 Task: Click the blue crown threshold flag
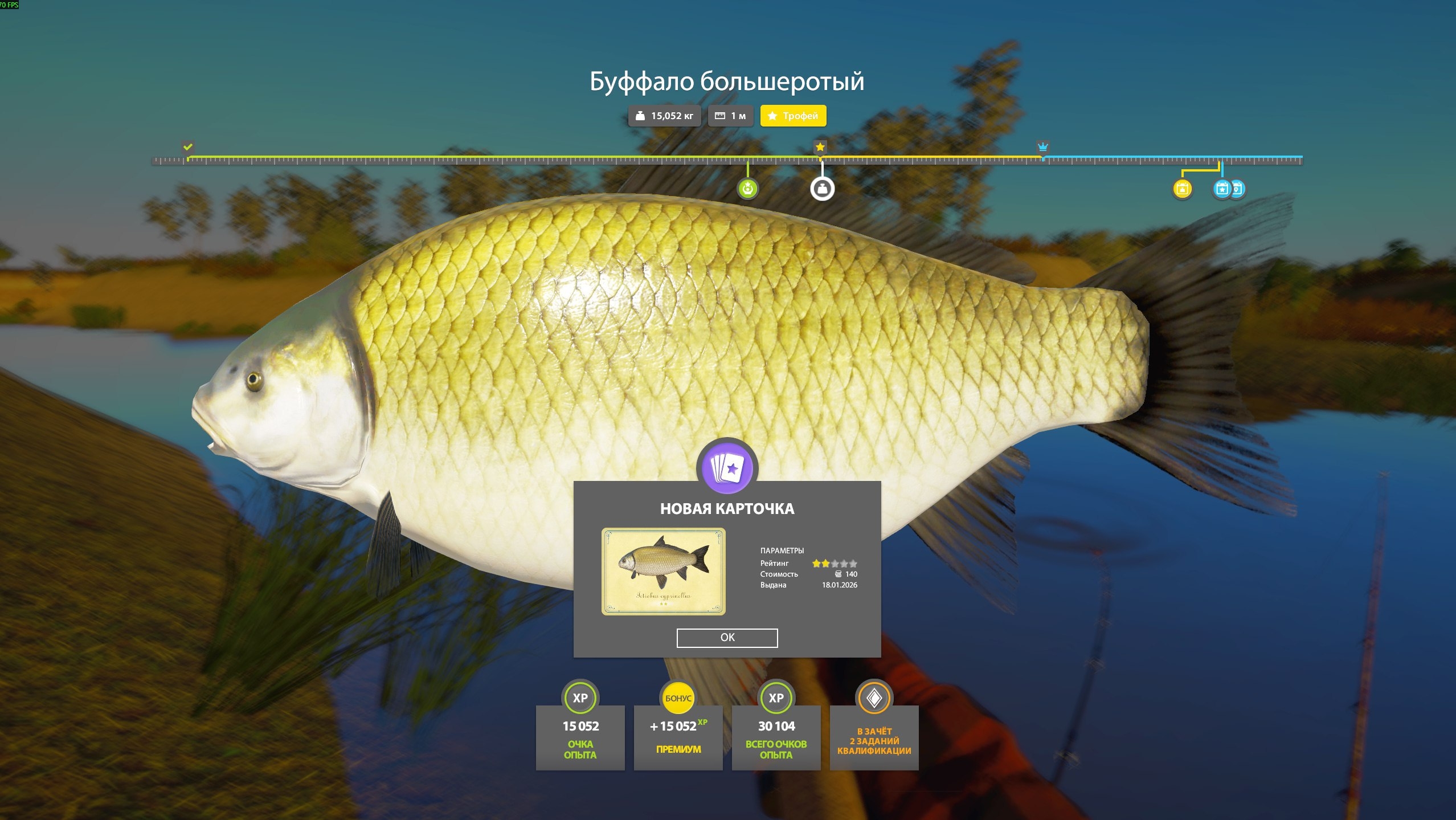(x=1042, y=147)
